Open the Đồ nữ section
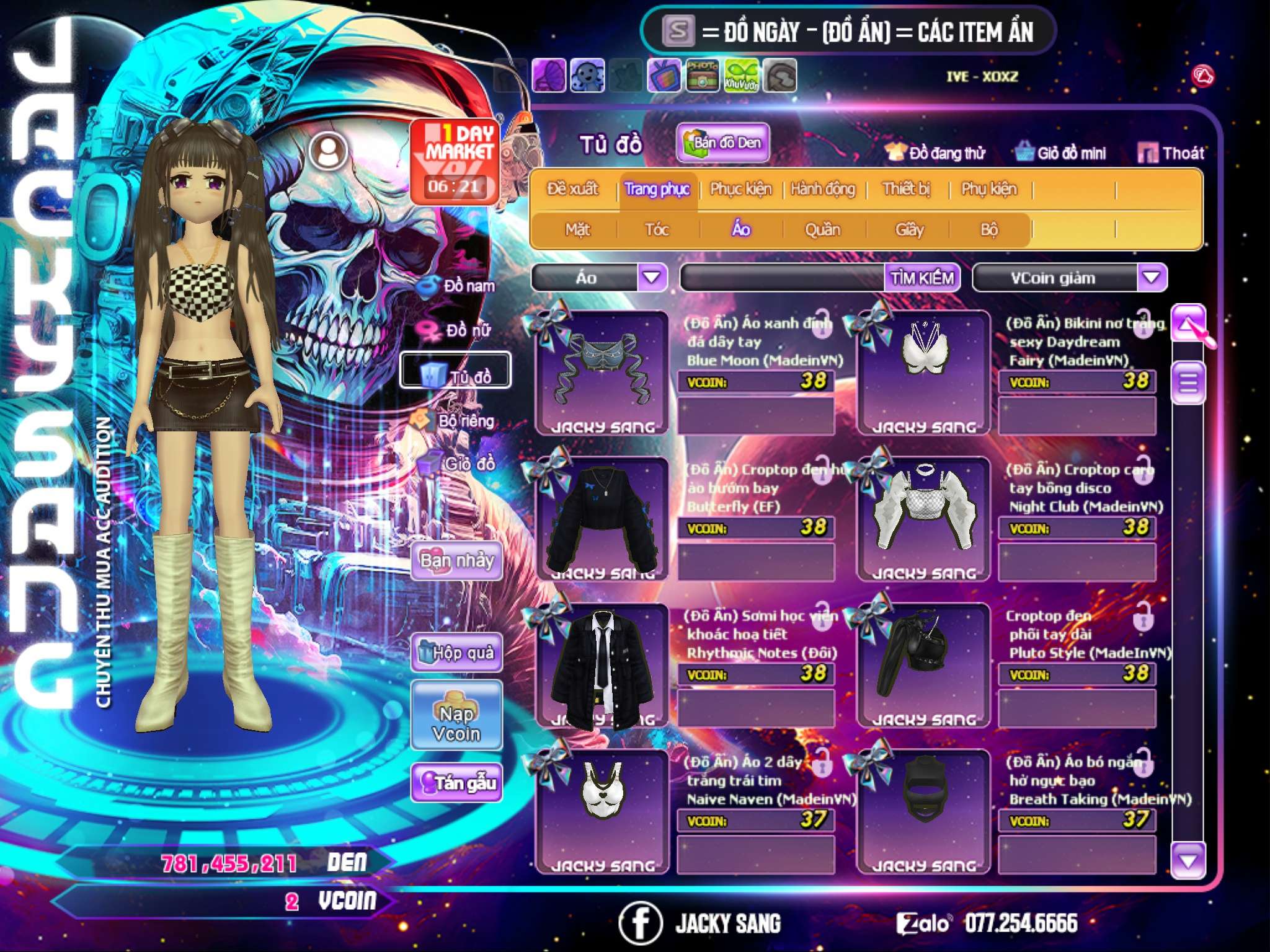1270x952 pixels. (458, 331)
